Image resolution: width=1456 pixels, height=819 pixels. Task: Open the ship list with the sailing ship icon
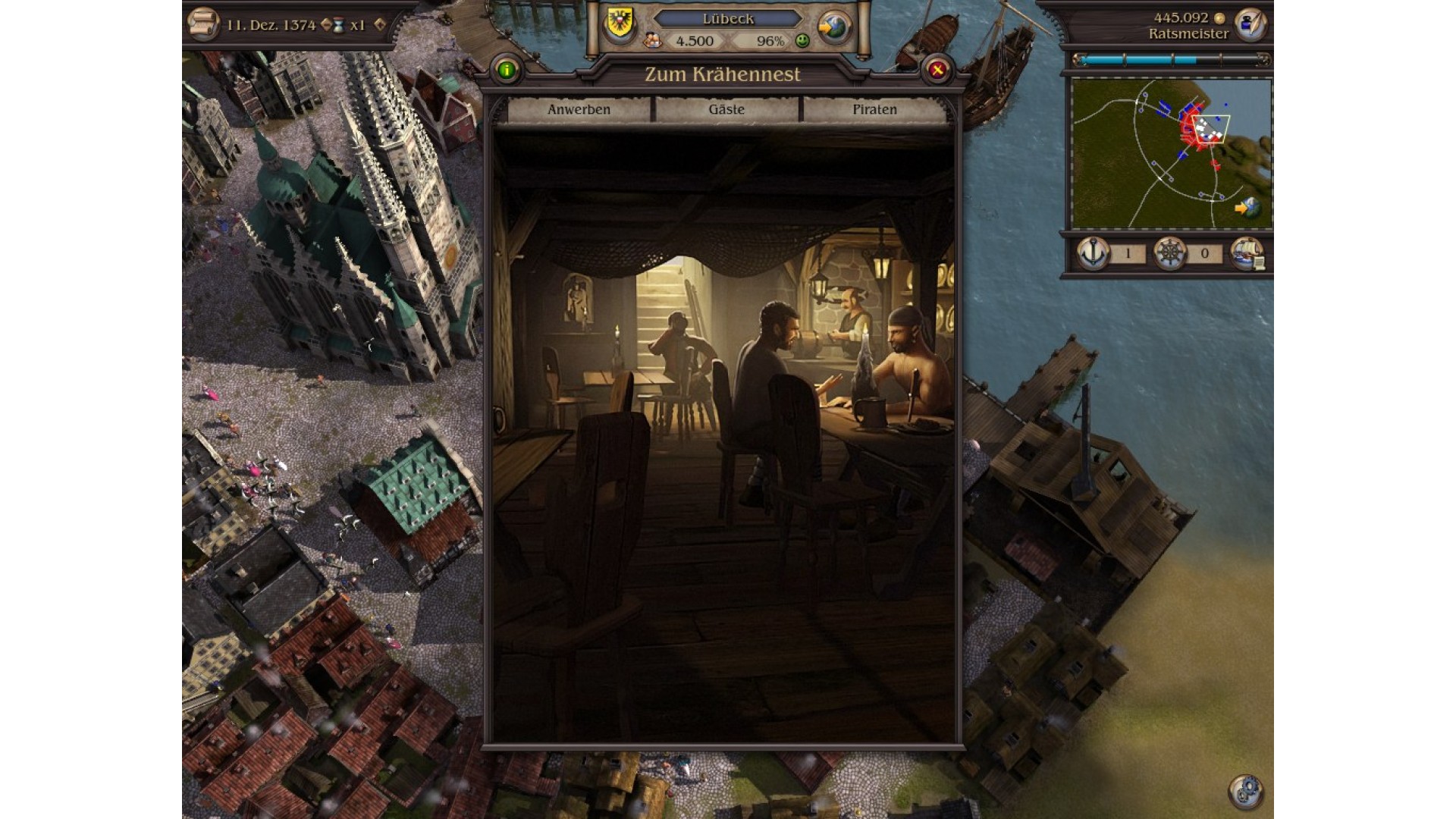pos(1247,253)
